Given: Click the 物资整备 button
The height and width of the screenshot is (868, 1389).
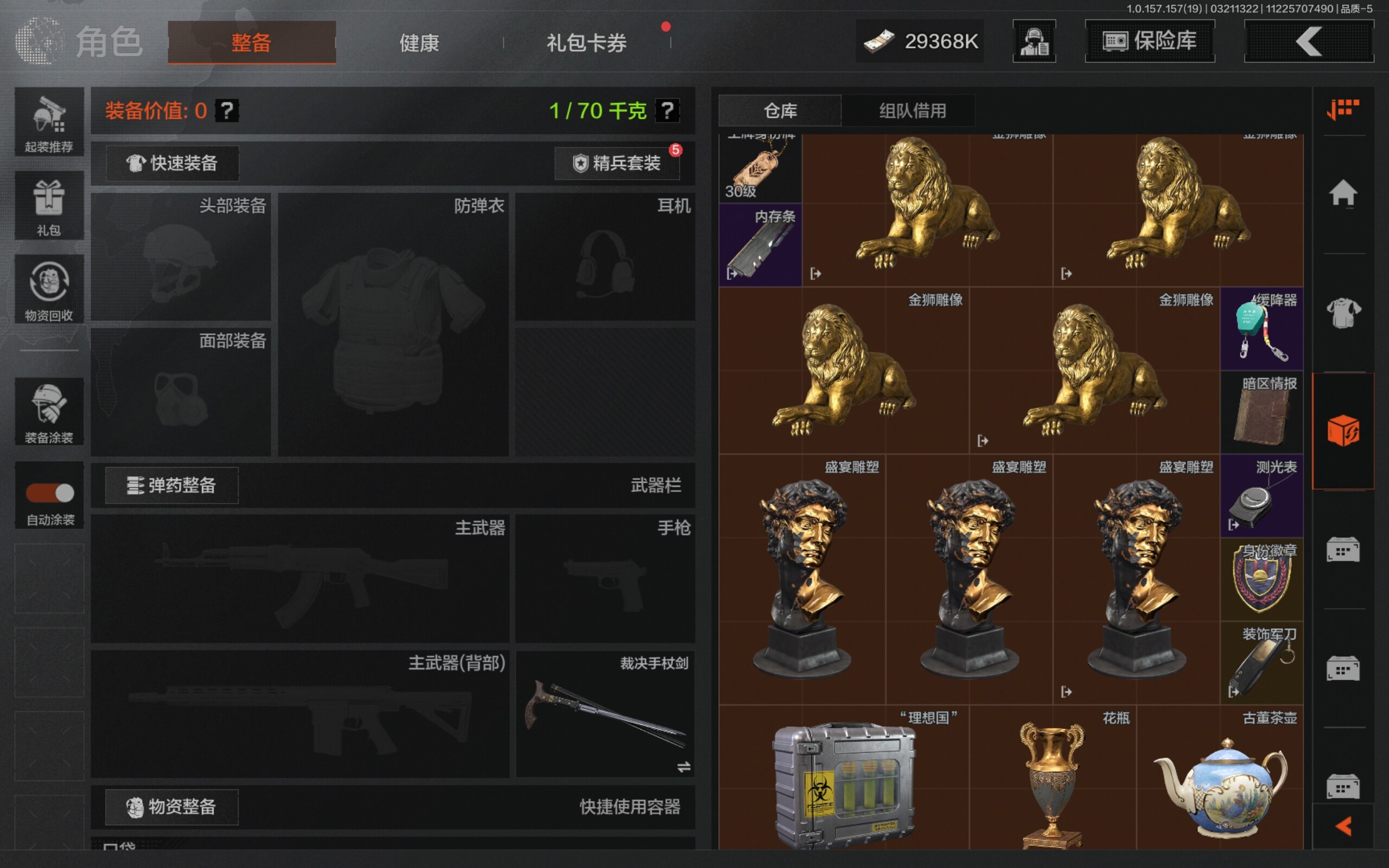Looking at the screenshot, I should coord(171,807).
